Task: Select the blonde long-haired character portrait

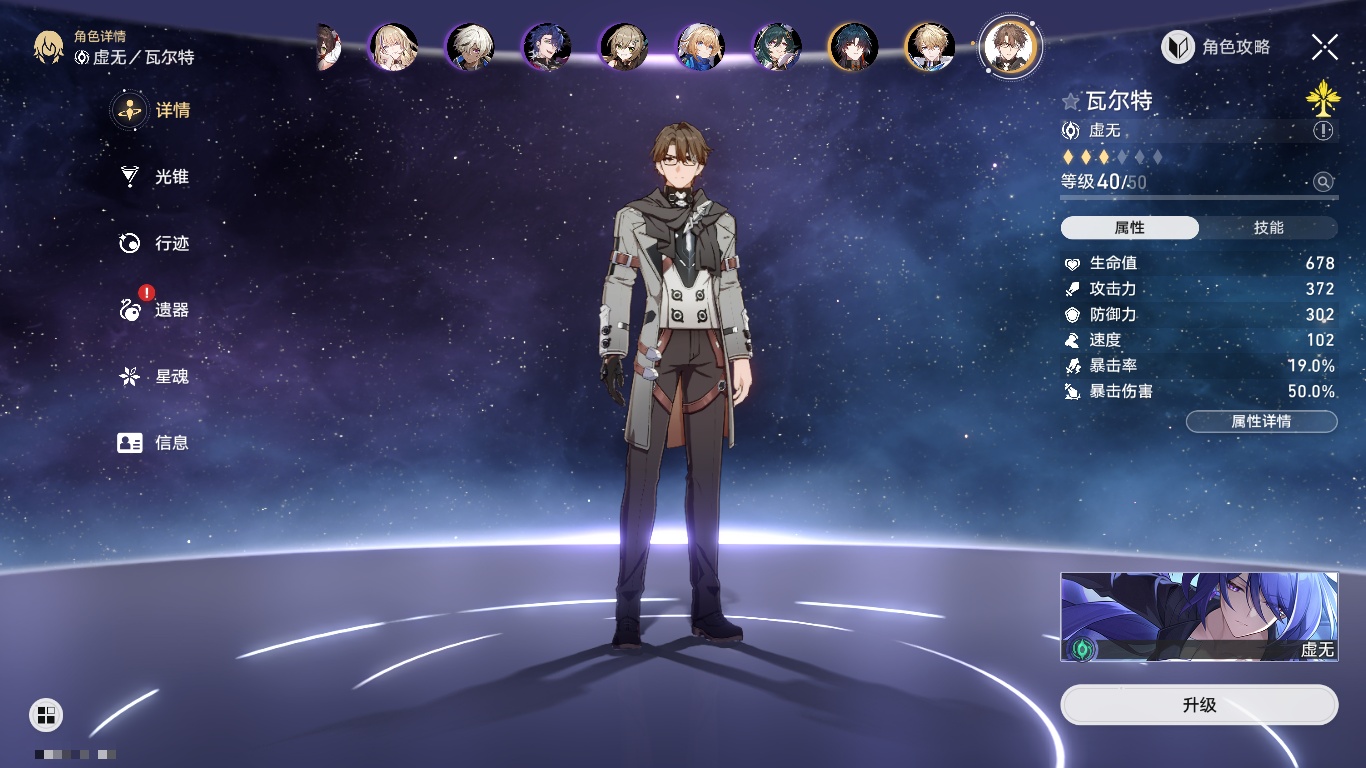Action: click(393, 47)
